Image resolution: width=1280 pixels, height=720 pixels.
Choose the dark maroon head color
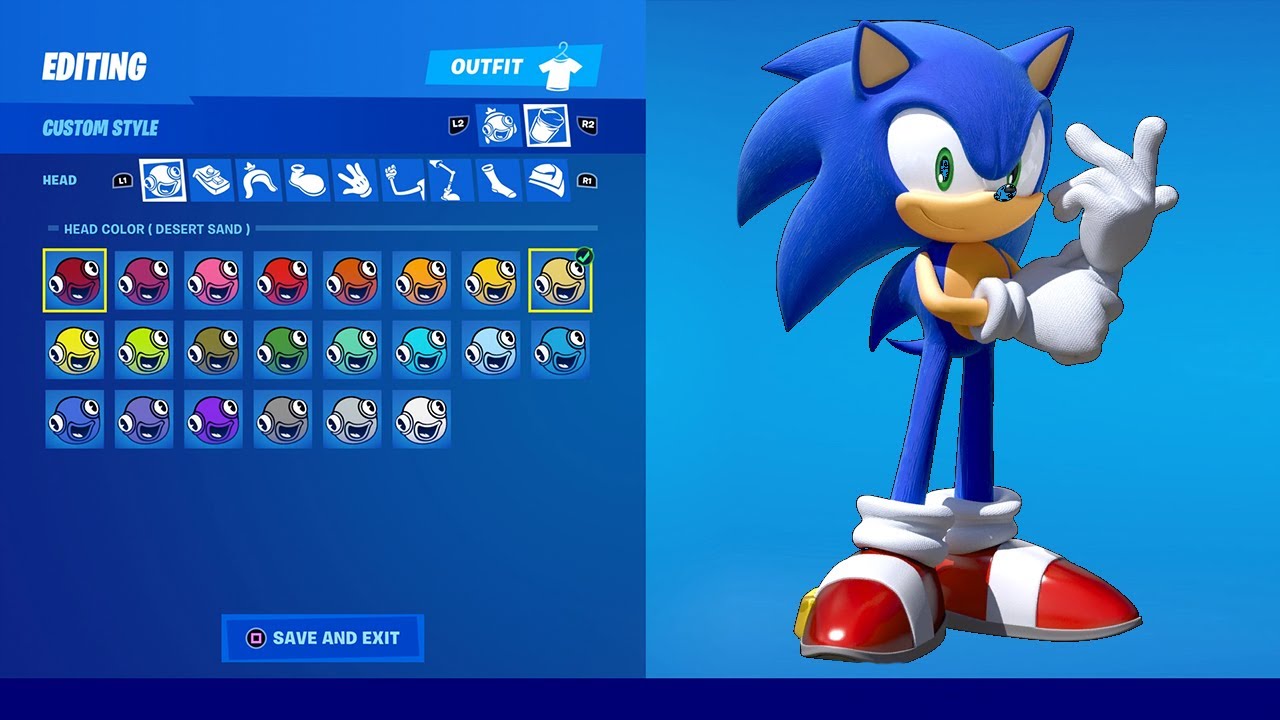[75, 280]
